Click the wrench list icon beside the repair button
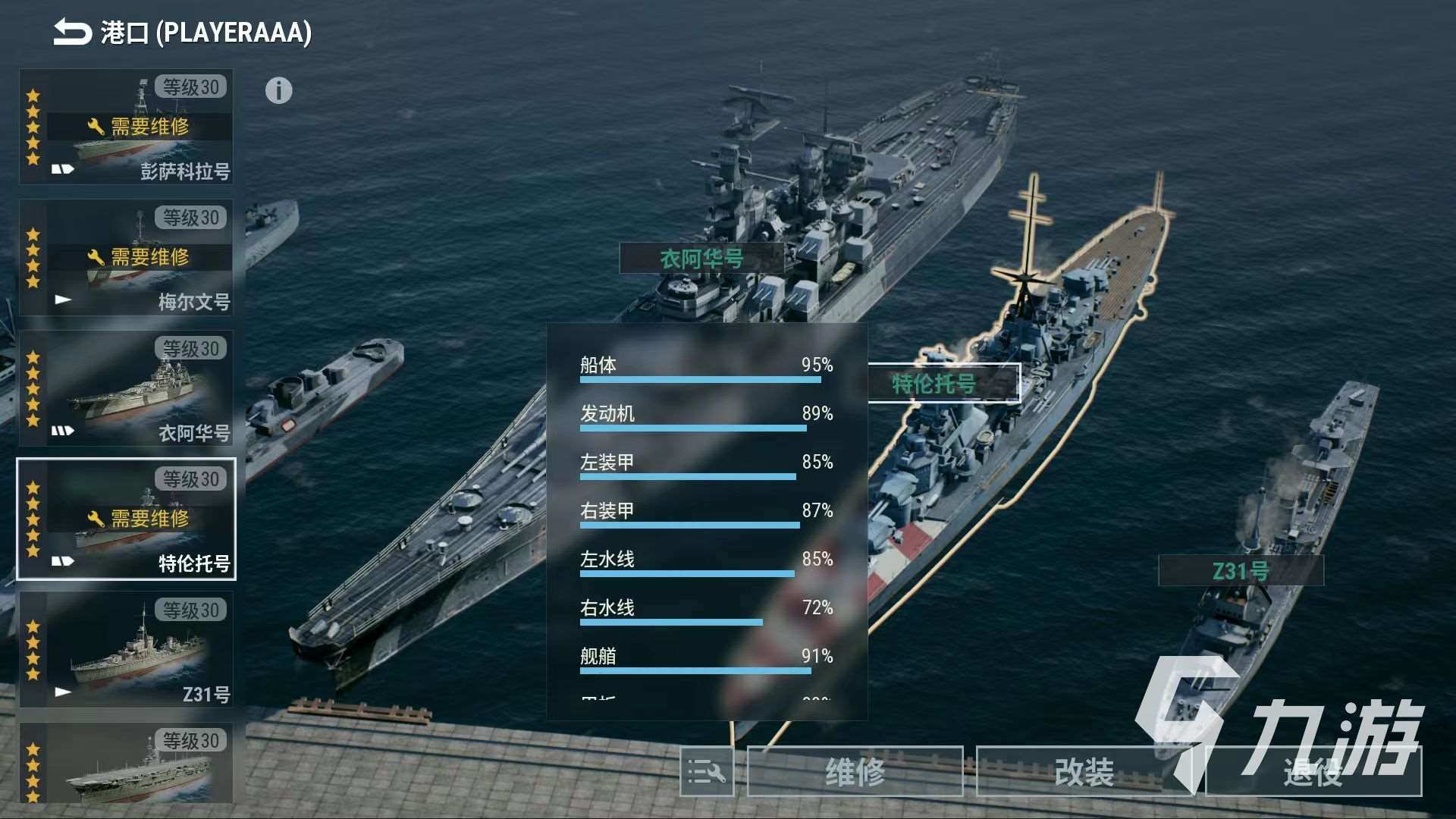Image resolution: width=1456 pixels, height=819 pixels. [x=705, y=772]
